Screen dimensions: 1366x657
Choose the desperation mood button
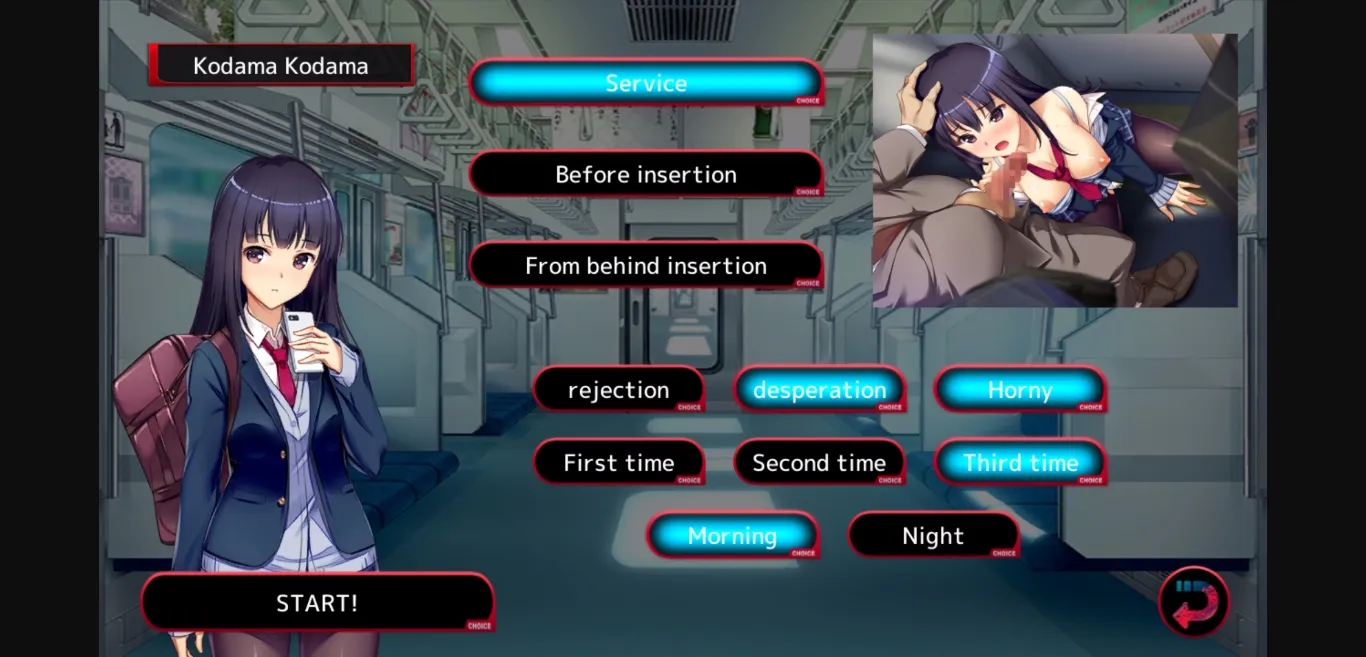(820, 390)
